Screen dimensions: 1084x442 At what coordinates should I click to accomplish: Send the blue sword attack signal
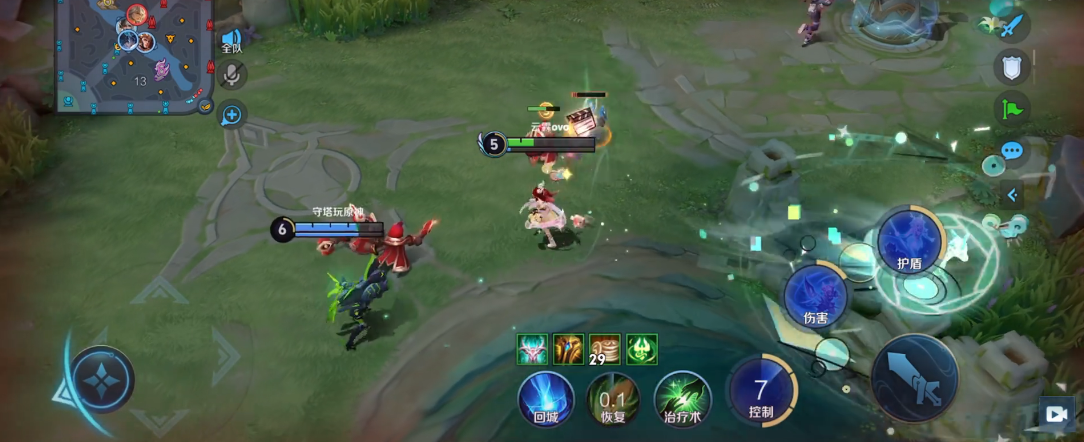pyautogui.click(x=1012, y=26)
